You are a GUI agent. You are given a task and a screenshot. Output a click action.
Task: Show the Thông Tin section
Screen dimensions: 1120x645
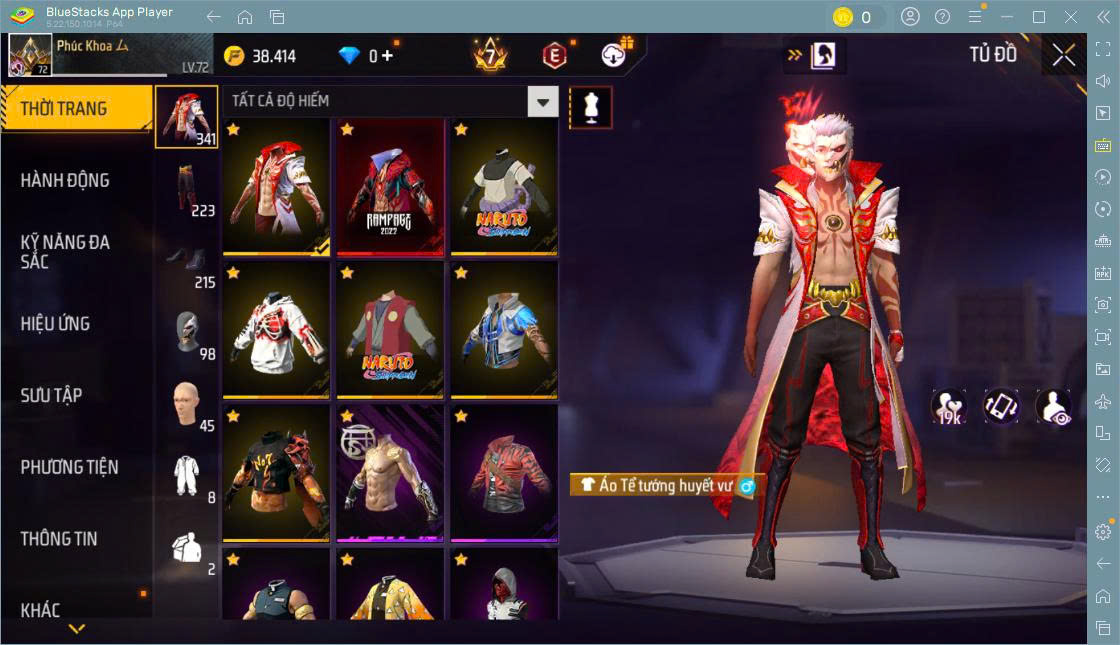click(x=60, y=538)
